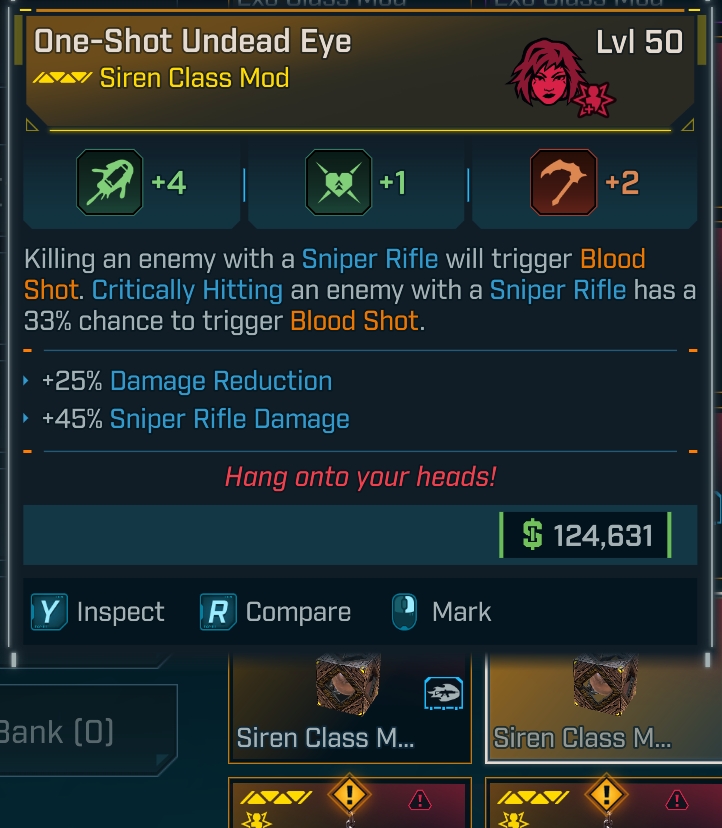The height and width of the screenshot is (828, 722).
Task: Select the green heart +1 skill icon
Action: pos(338,183)
